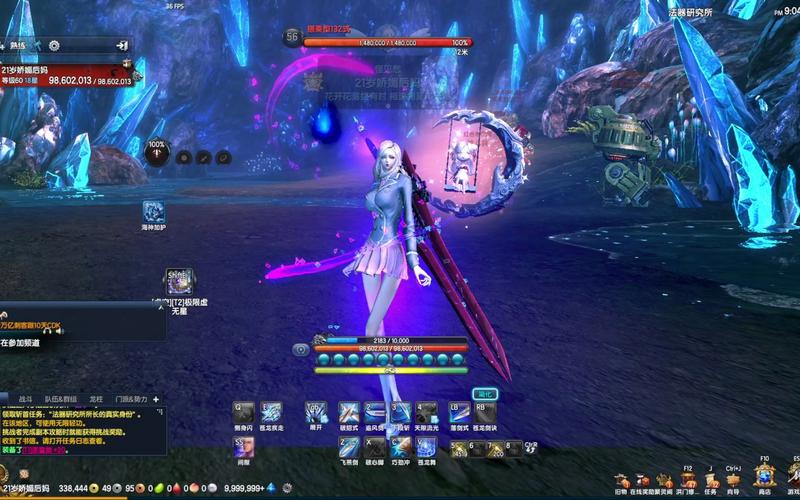This screenshot has width=800, height=500.
Task: Add a new chat tab
Action: pos(157,397)
